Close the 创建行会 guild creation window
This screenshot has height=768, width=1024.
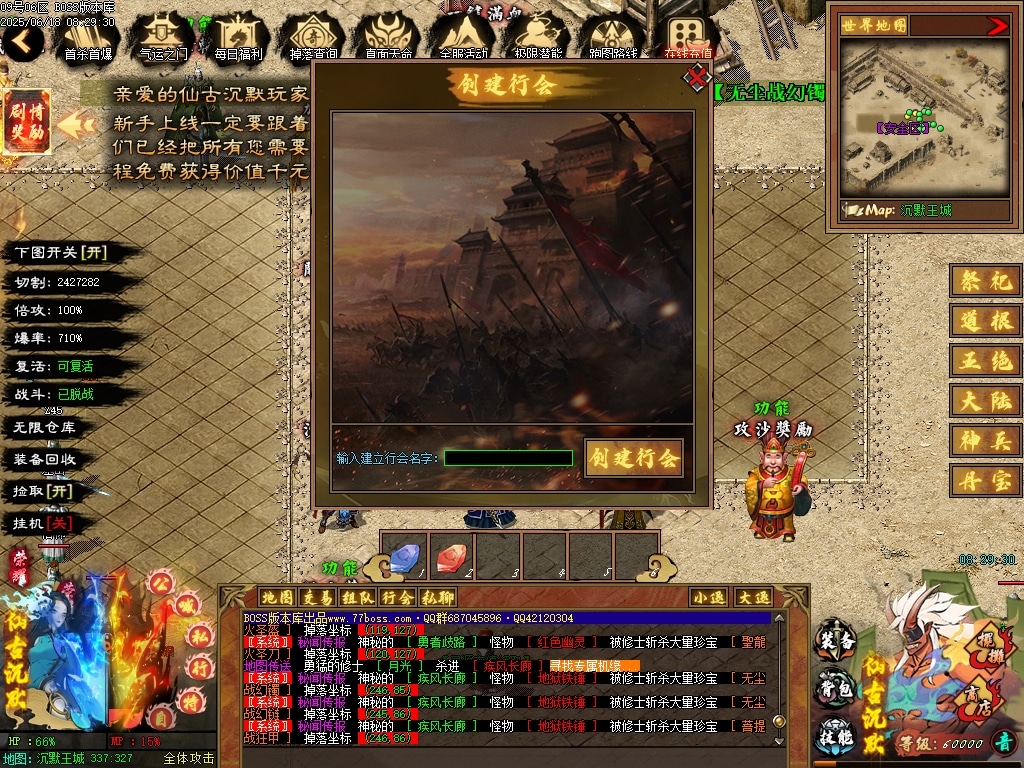(x=696, y=76)
